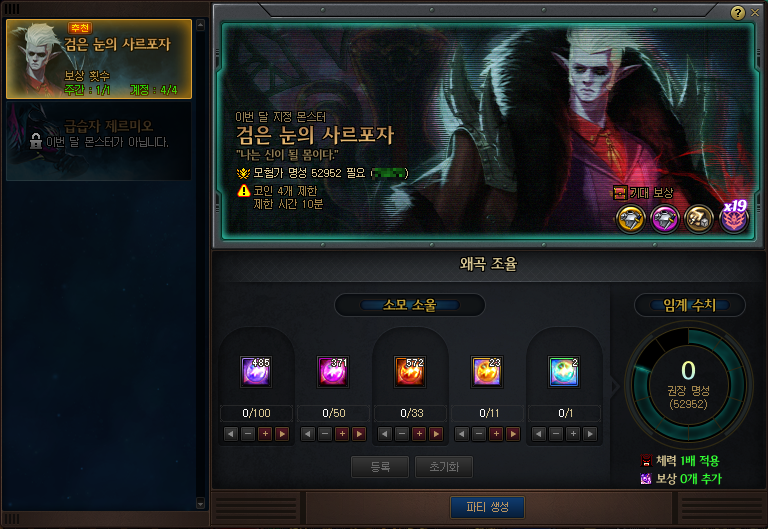Select the purple soul orb with 485 count
The height and width of the screenshot is (529, 768).
256,371
